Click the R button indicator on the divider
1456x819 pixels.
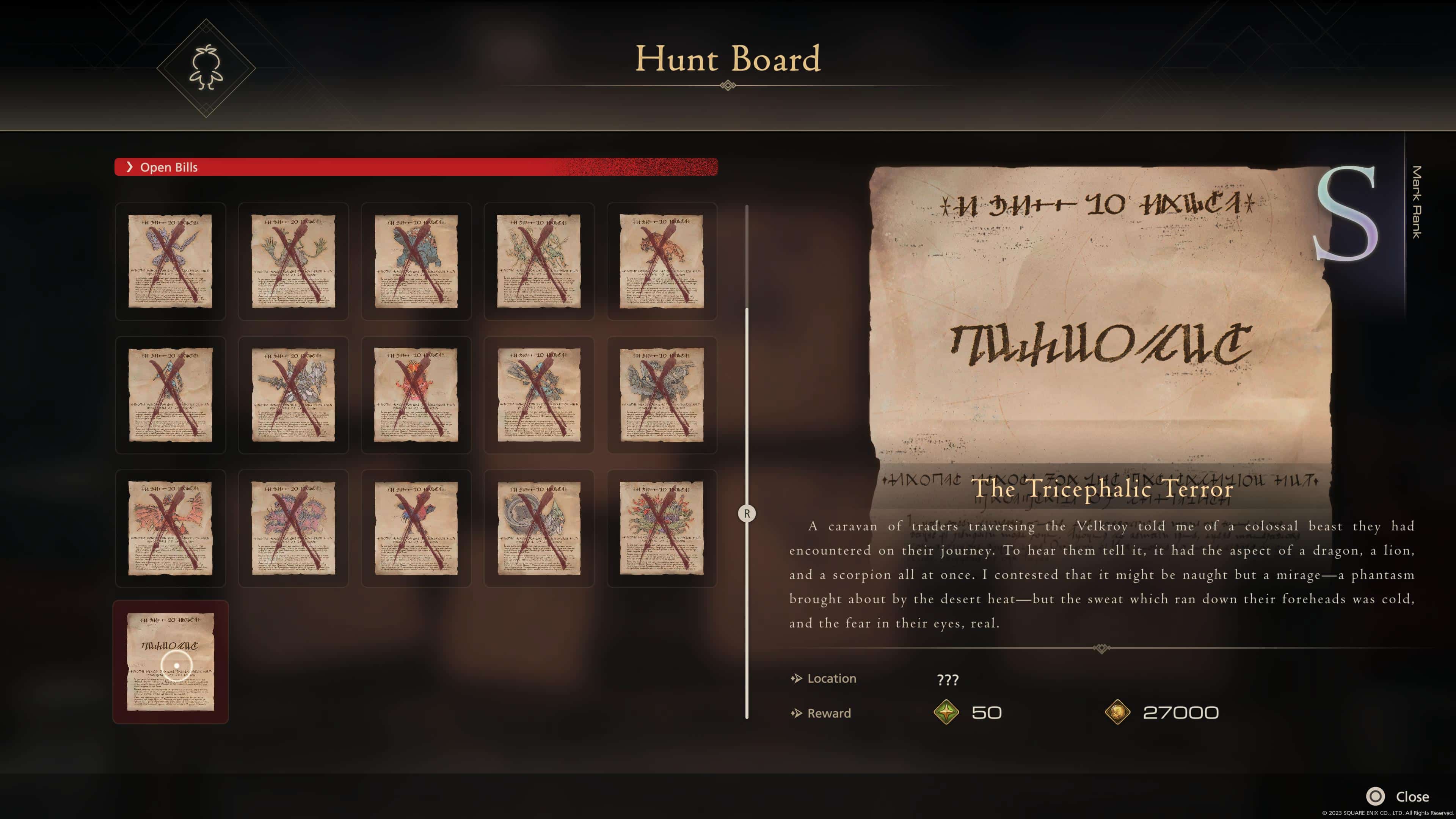[x=747, y=514]
